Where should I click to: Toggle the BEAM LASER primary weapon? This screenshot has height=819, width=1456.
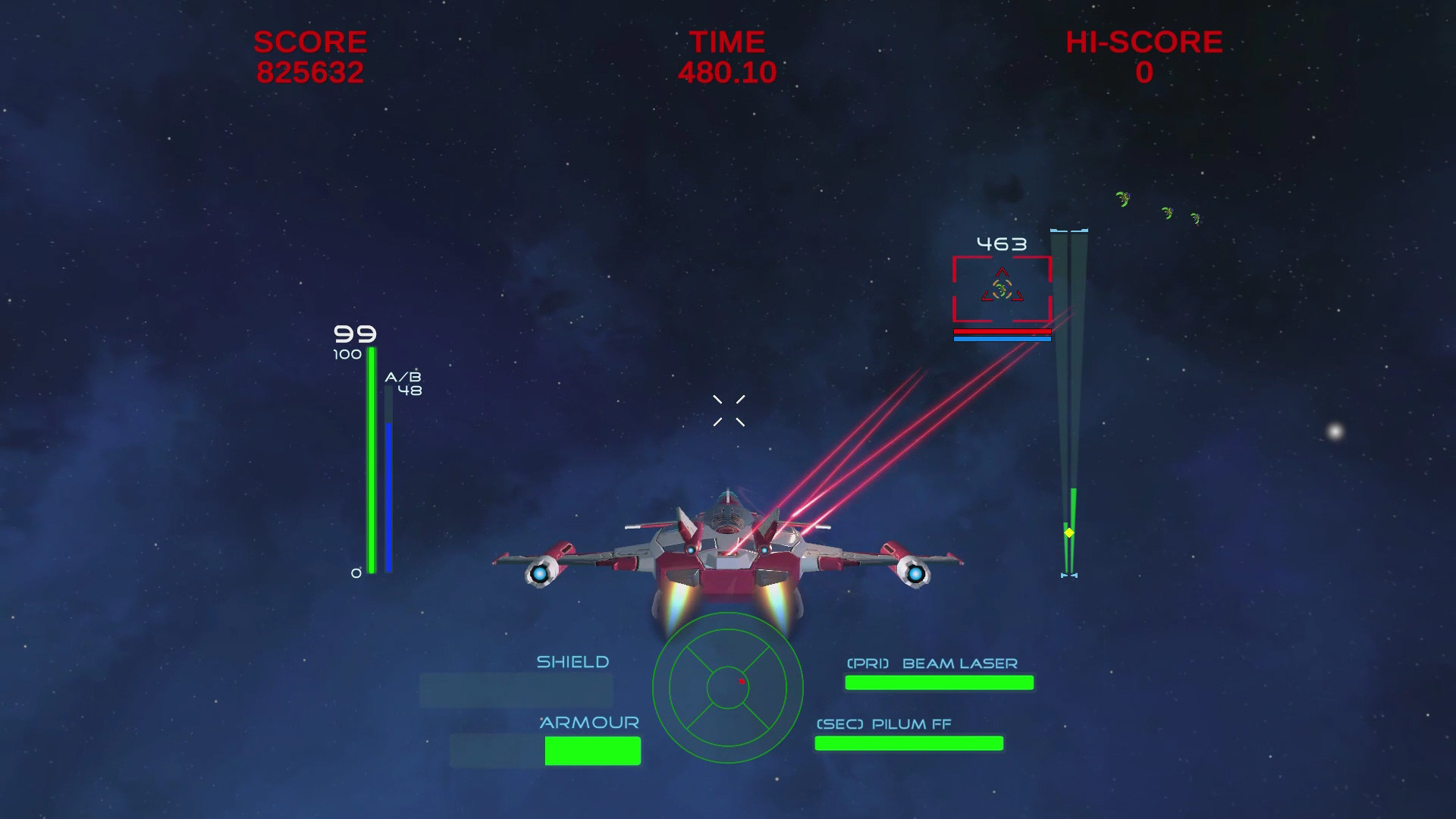(x=938, y=682)
